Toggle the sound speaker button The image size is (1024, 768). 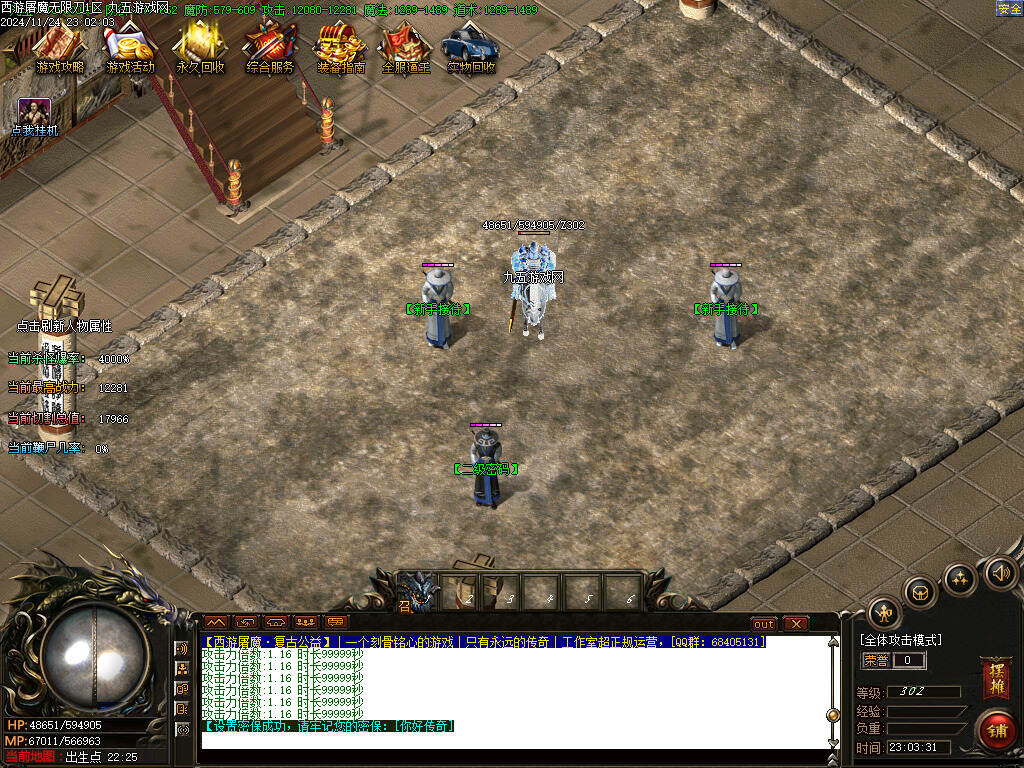coord(999,574)
